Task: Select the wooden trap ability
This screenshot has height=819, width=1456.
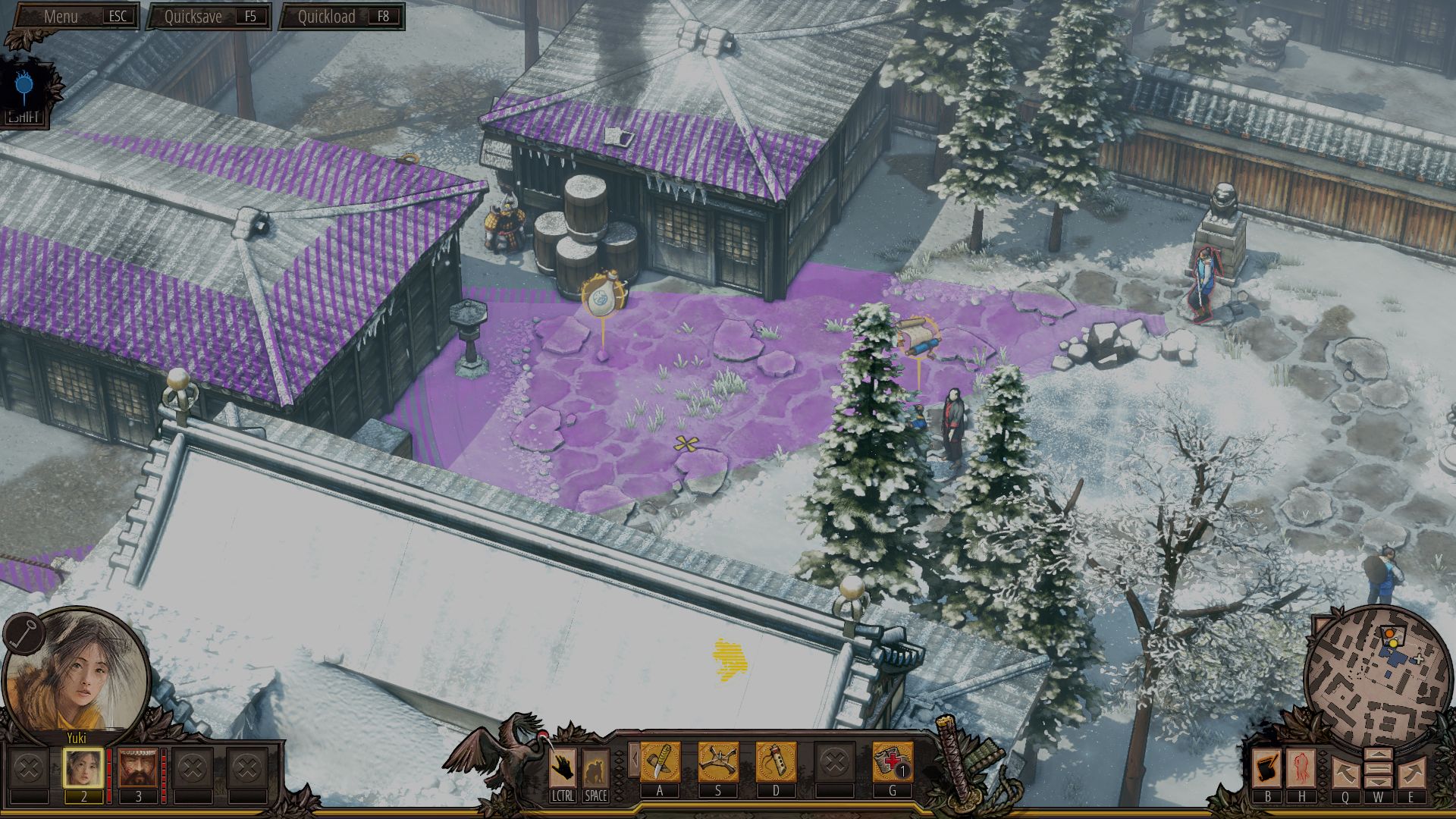Action: pos(718,762)
